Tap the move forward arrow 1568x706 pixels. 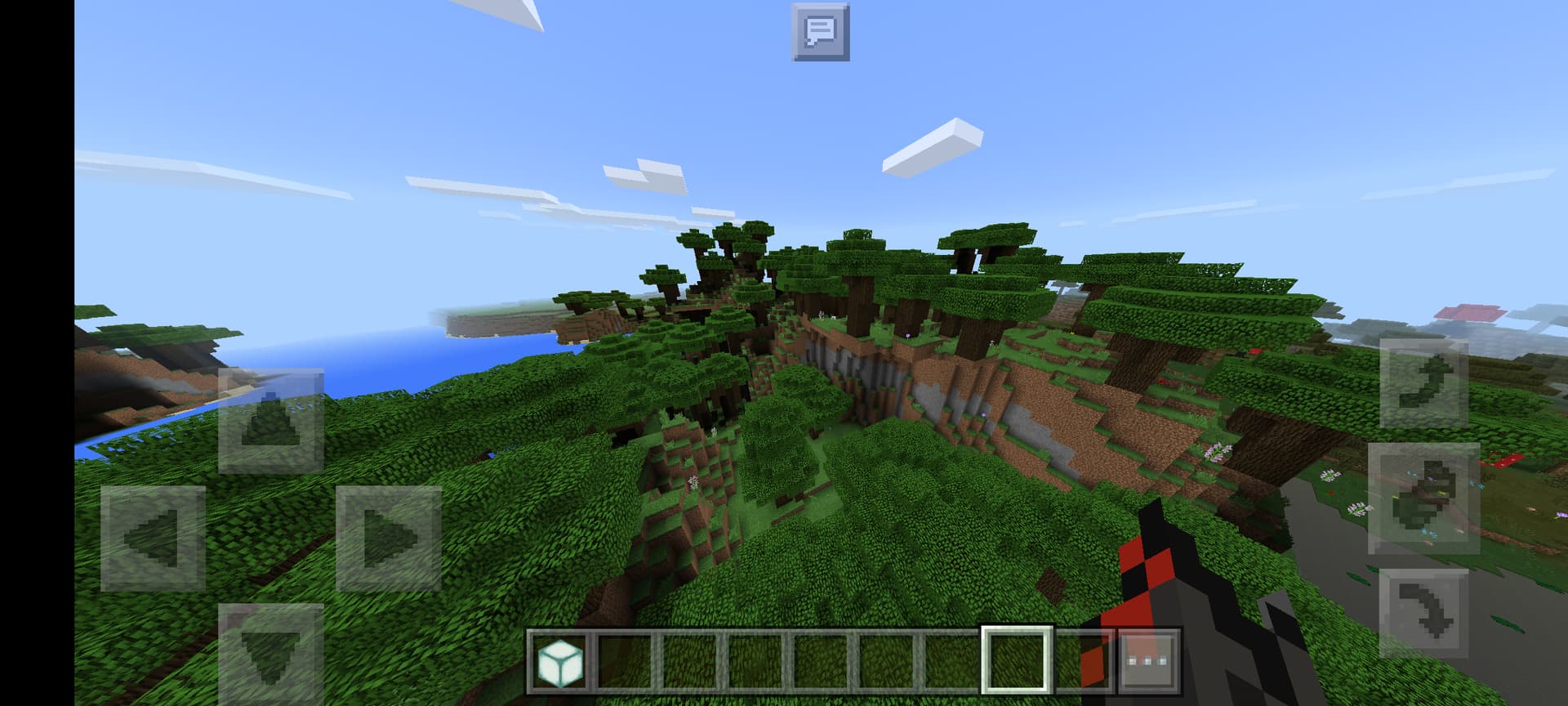click(270, 420)
